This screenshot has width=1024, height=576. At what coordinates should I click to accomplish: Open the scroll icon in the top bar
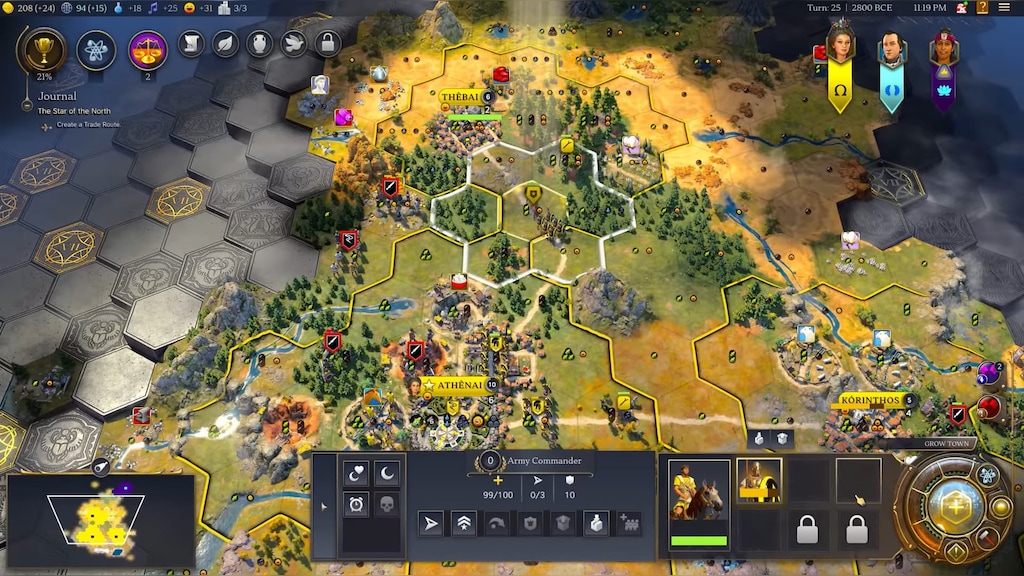point(192,43)
